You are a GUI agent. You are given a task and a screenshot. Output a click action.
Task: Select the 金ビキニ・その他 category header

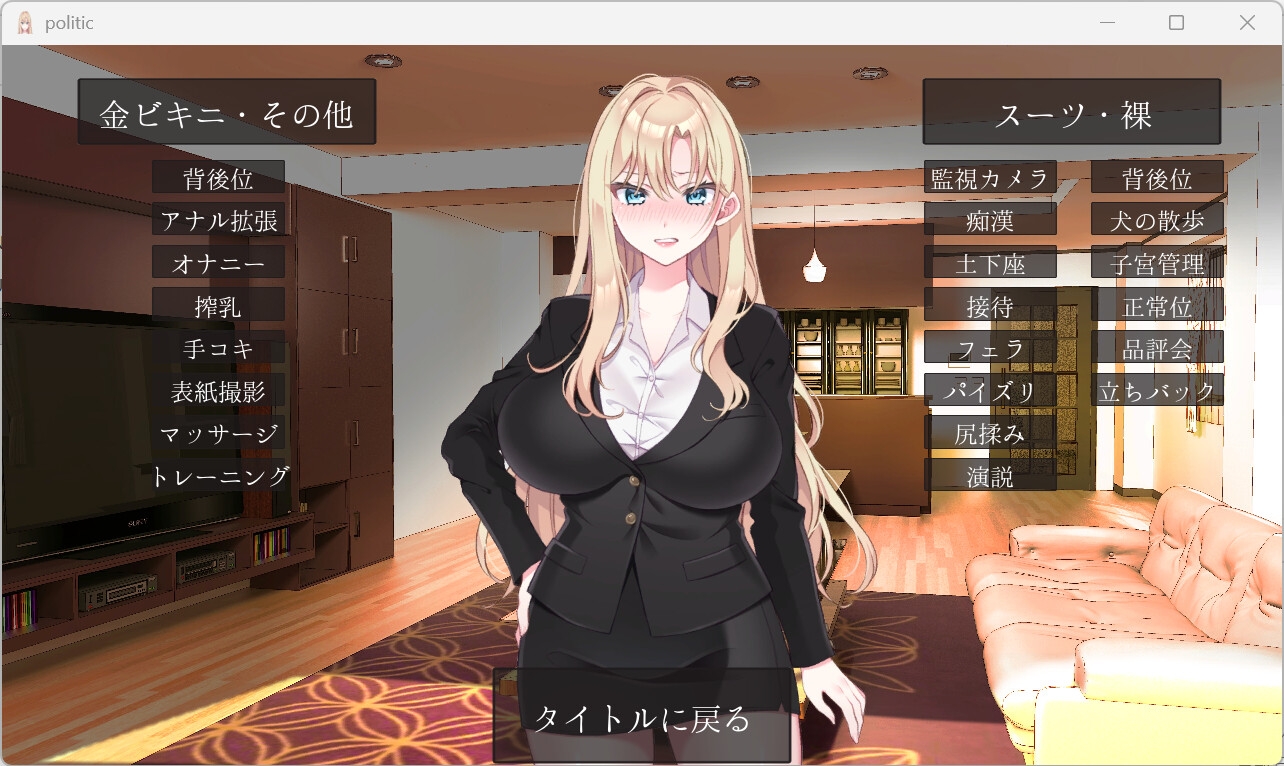(x=227, y=113)
